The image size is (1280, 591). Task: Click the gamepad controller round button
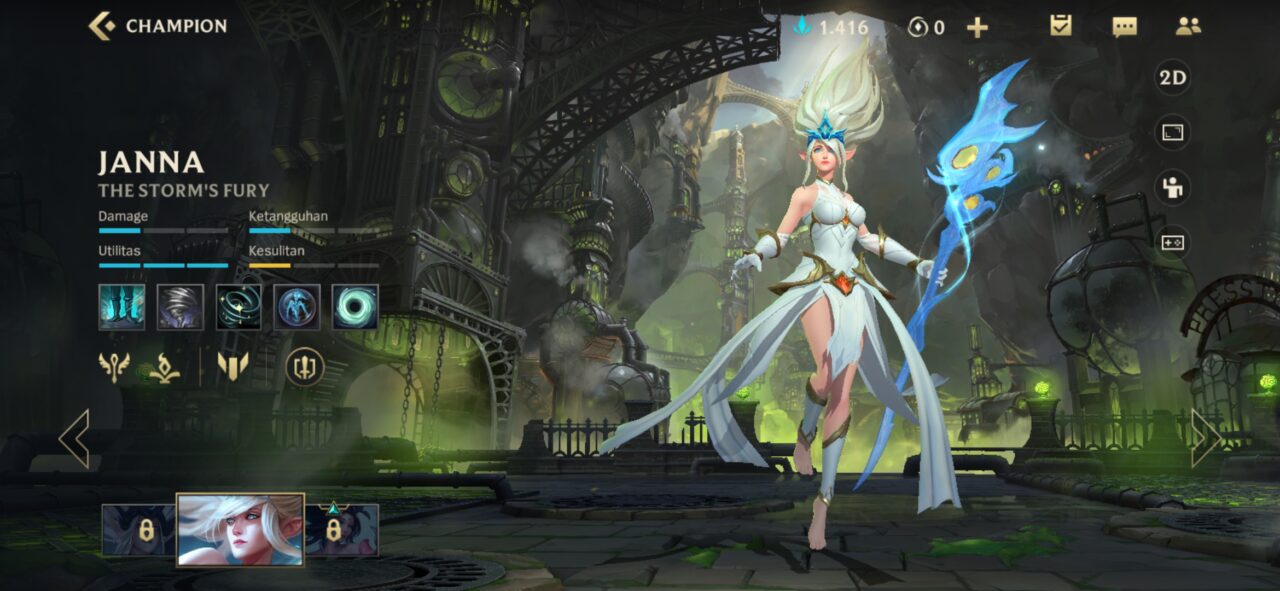pyautogui.click(x=1172, y=242)
